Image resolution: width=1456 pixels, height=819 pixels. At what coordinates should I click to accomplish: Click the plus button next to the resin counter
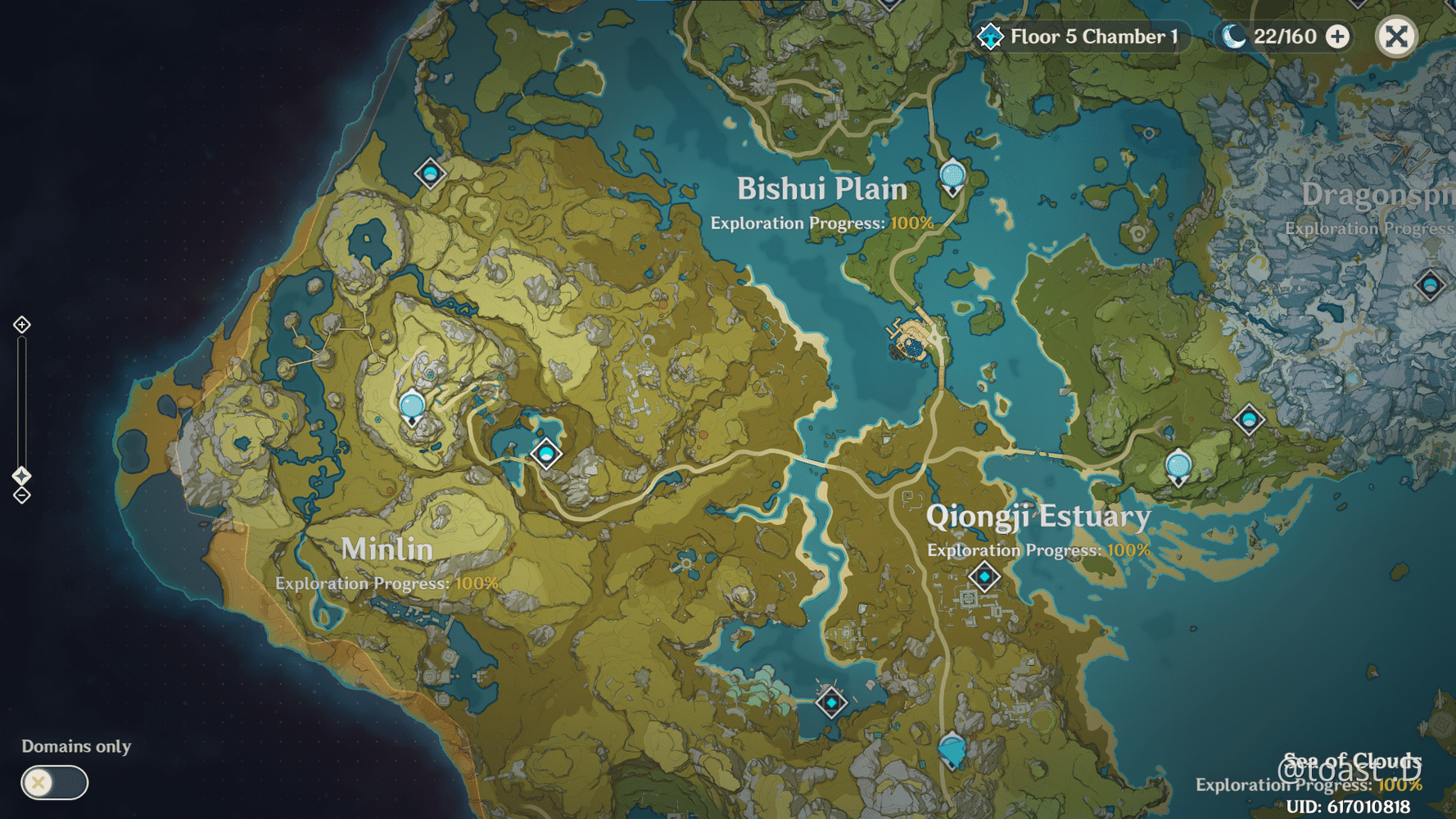pyautogui.click(x=1338, y=37)
